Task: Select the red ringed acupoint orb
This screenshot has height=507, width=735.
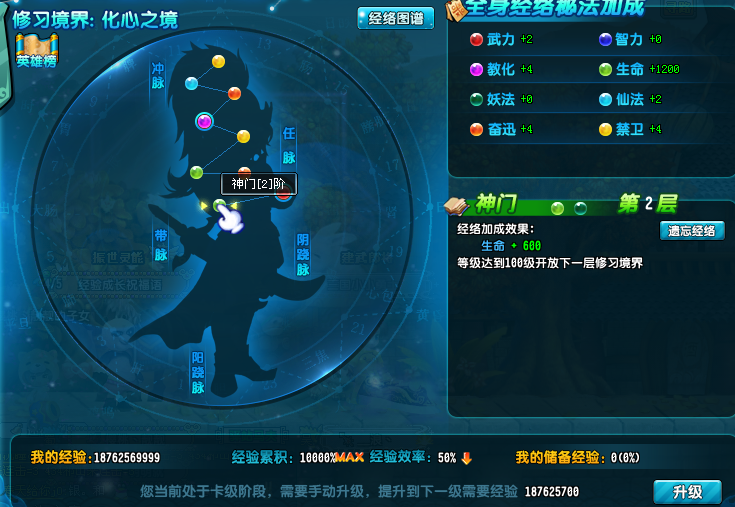Action: 284,194
